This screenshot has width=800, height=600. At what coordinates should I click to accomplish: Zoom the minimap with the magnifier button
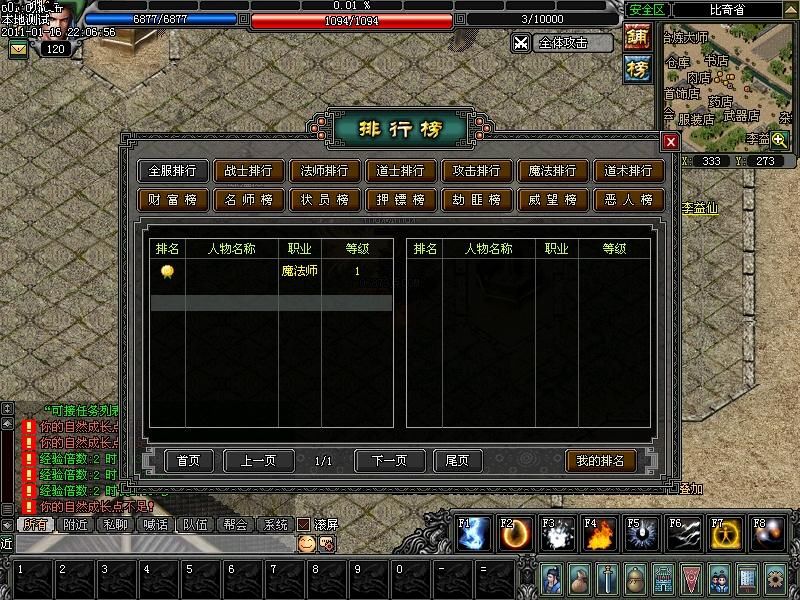779,141
